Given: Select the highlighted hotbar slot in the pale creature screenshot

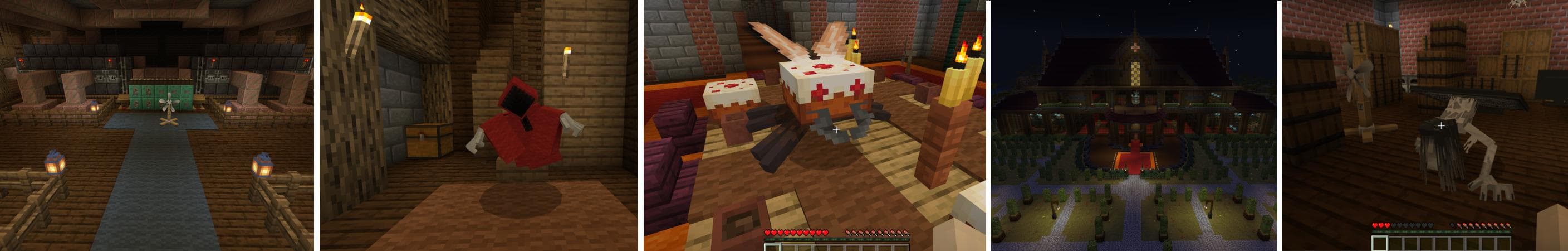Looking at the screenshot, I should coord(1380,244).
